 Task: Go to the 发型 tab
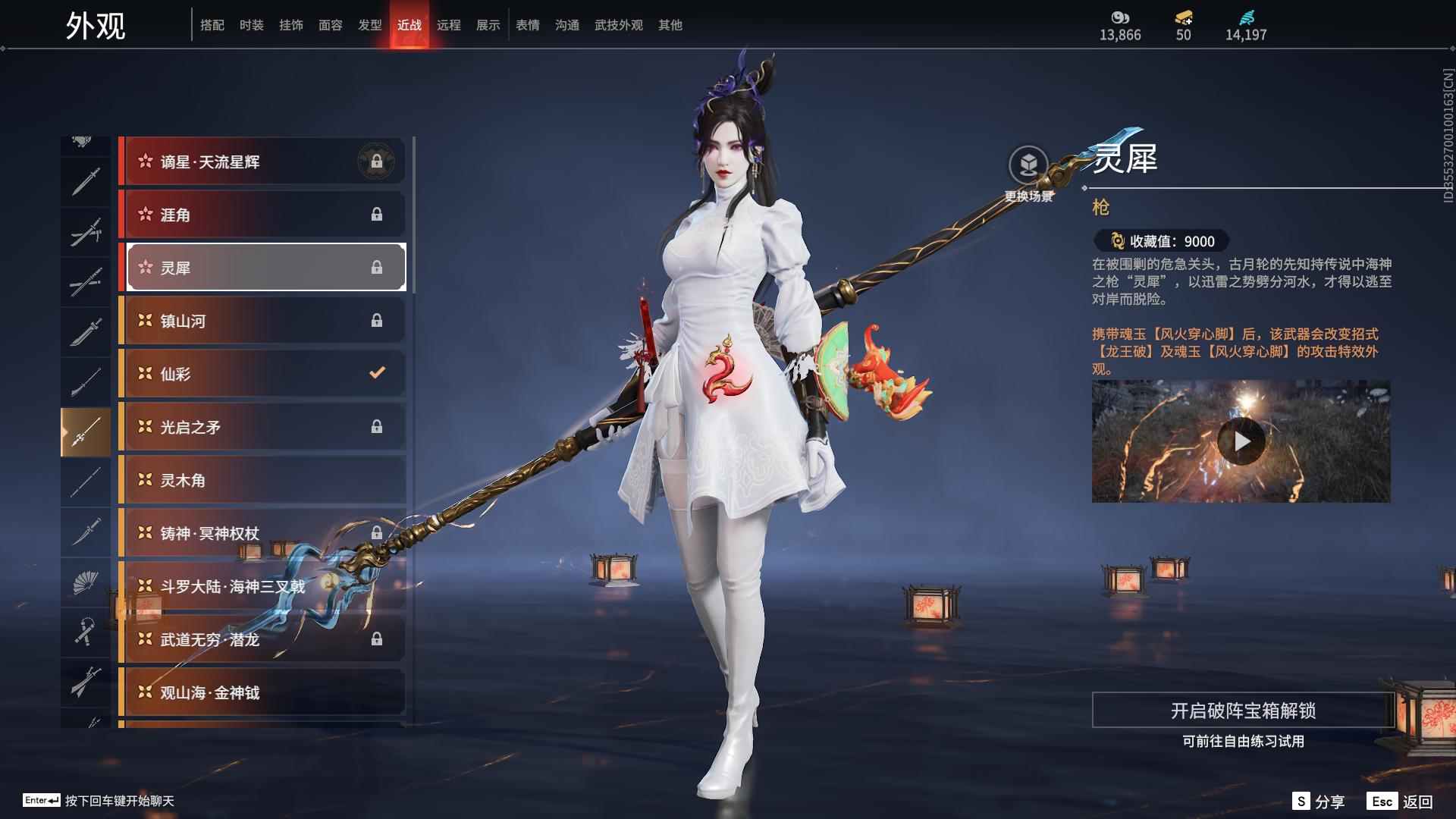coord(370,25)
